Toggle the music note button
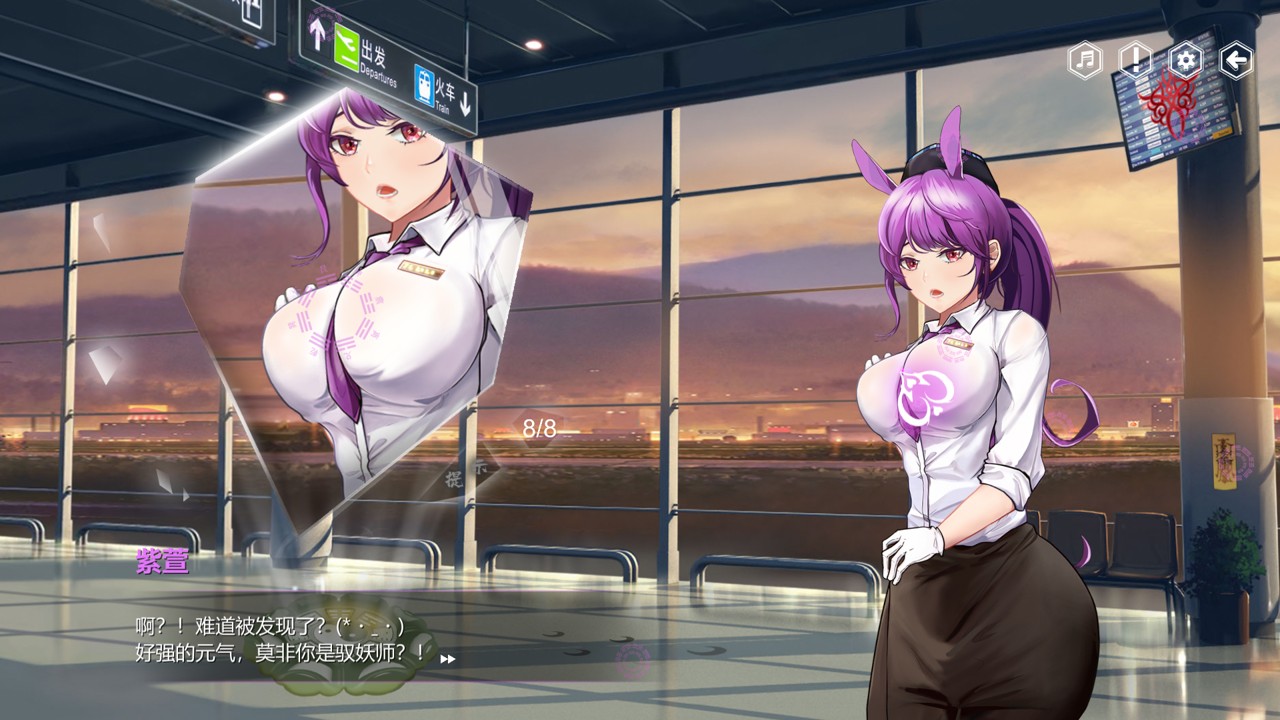Screen dimensions: 1280x720 click(x=1084, y=61)
